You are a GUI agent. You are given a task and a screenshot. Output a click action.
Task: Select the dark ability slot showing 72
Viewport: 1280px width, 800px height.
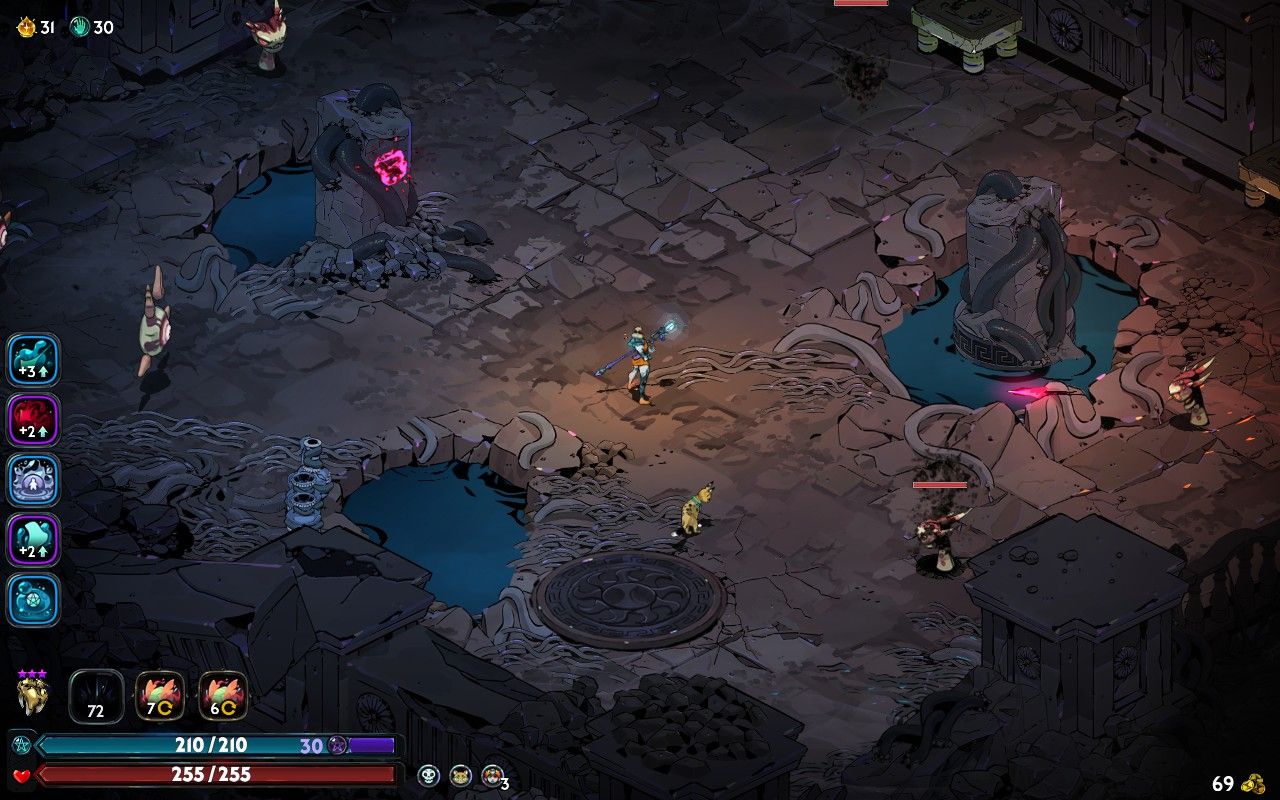click(x=96, y=696)
